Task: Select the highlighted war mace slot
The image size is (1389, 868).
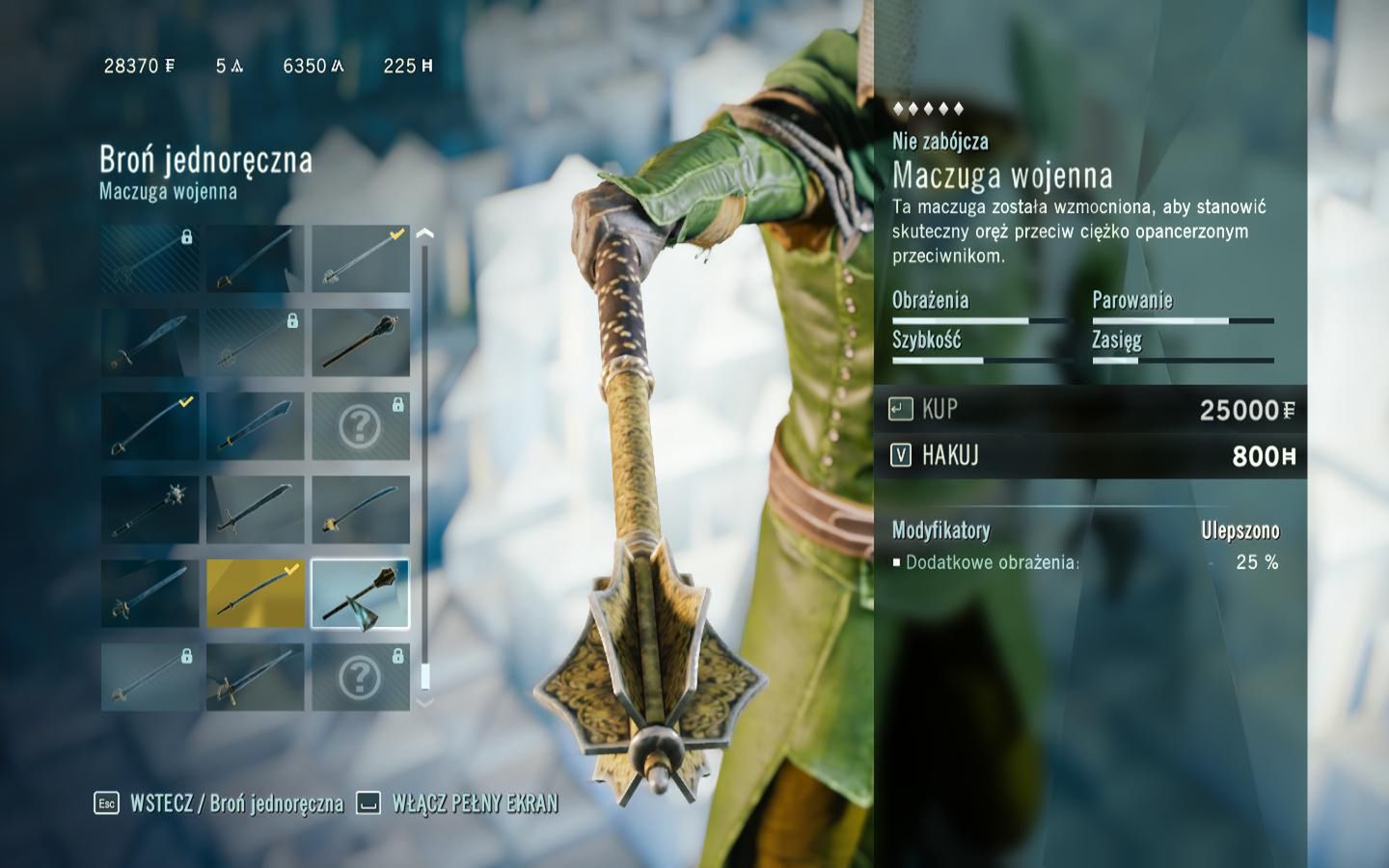Action: point(360,593)
